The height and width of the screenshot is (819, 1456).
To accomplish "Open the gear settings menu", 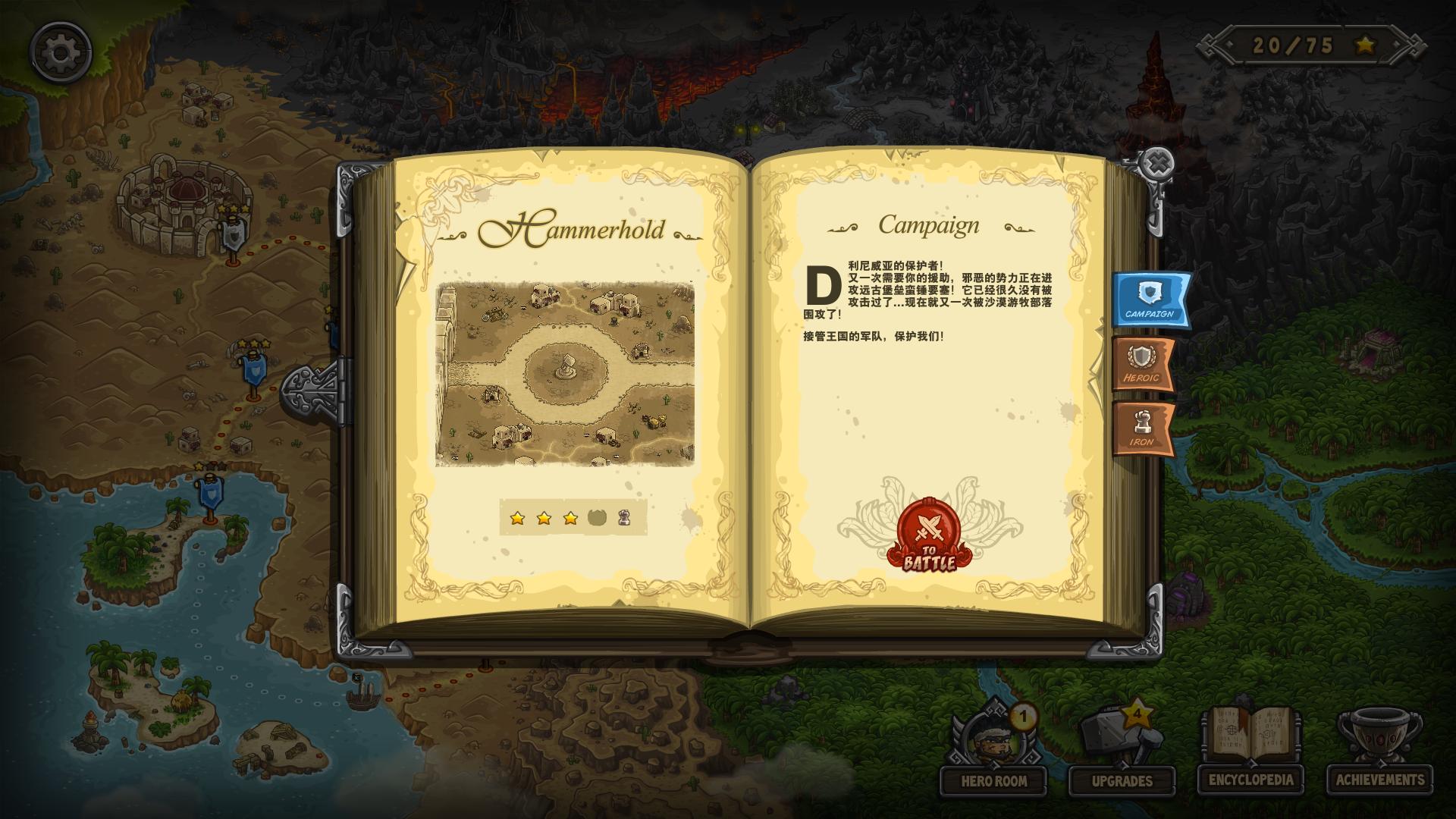I will 61,52.
